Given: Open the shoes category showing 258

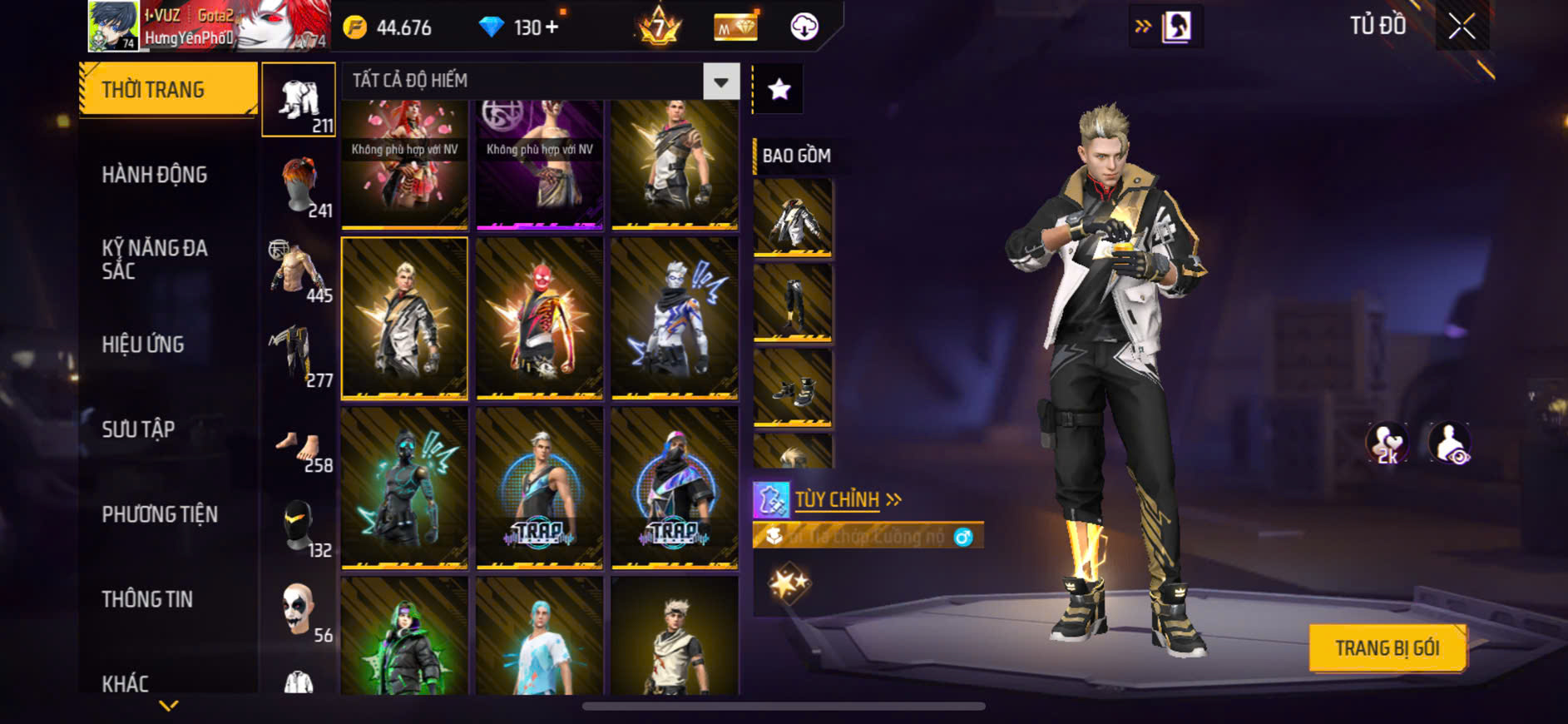Looking at the screenshot, I should point(299,450).
